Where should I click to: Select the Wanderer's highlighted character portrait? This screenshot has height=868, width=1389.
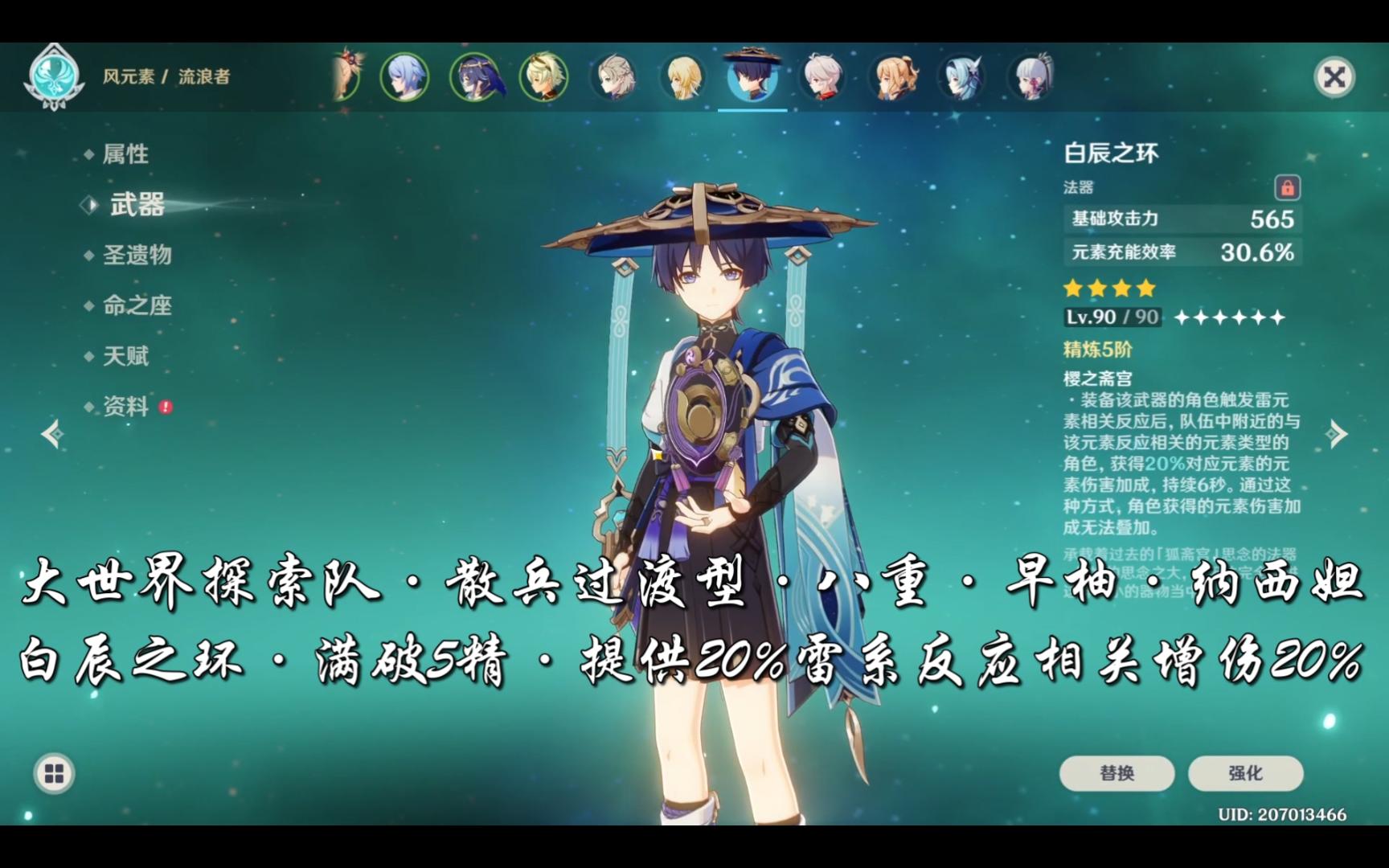click(752, 79)
